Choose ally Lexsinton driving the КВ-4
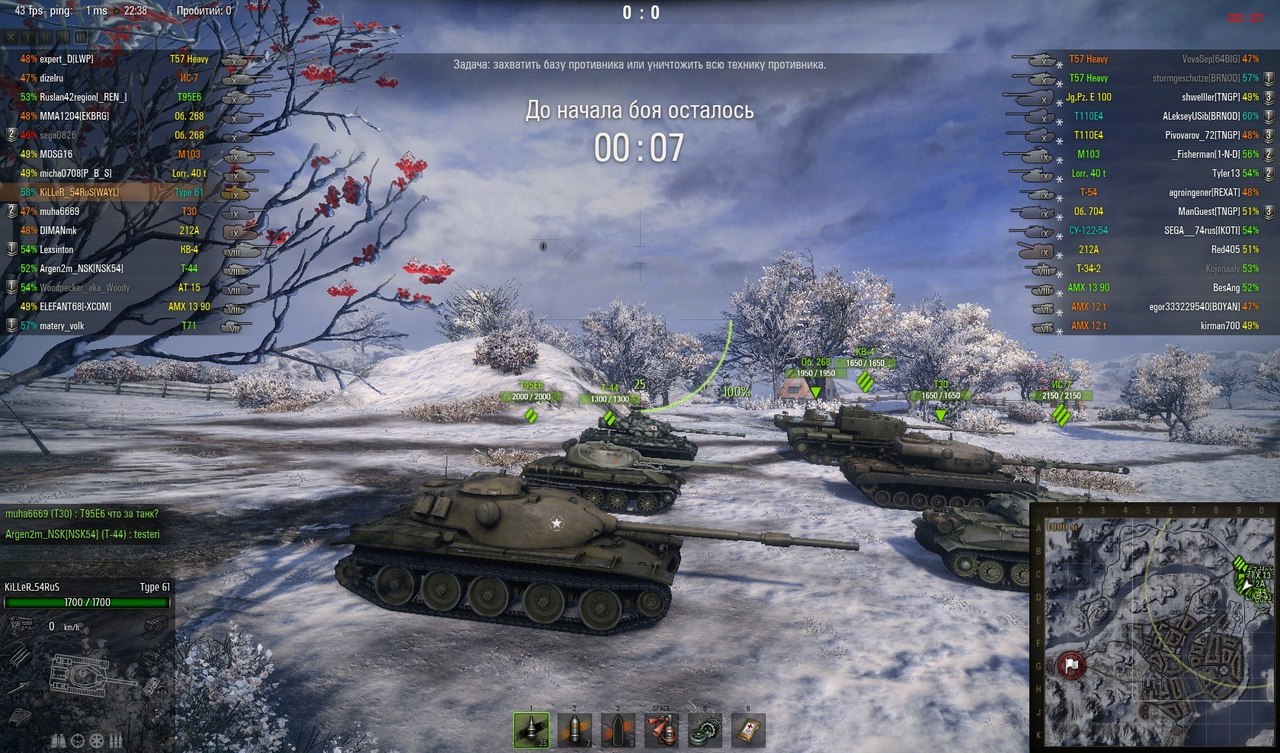Screen dimensions: 1280x753 pos(60,249)
